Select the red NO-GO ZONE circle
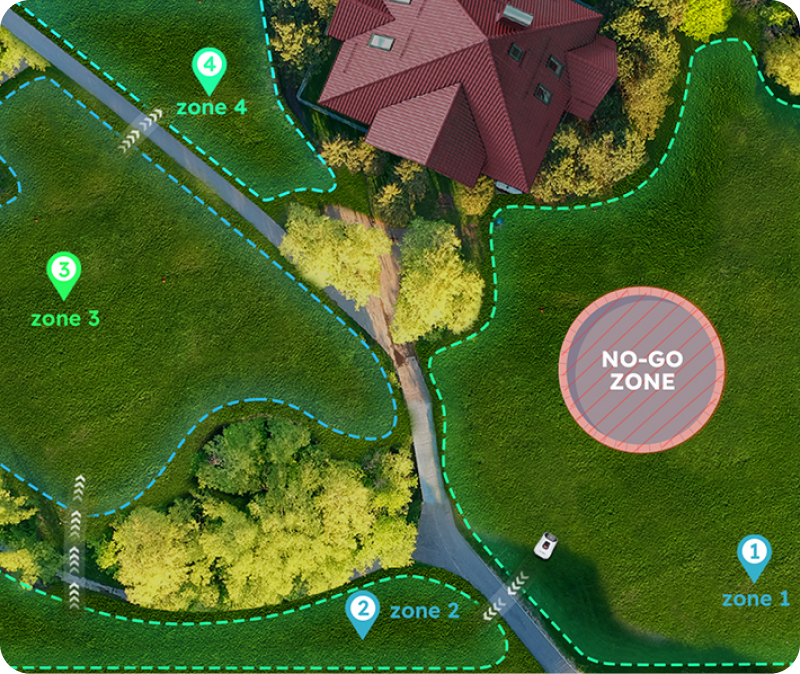The width and height of the screenshot is (800, 674). tap(641, 369)
